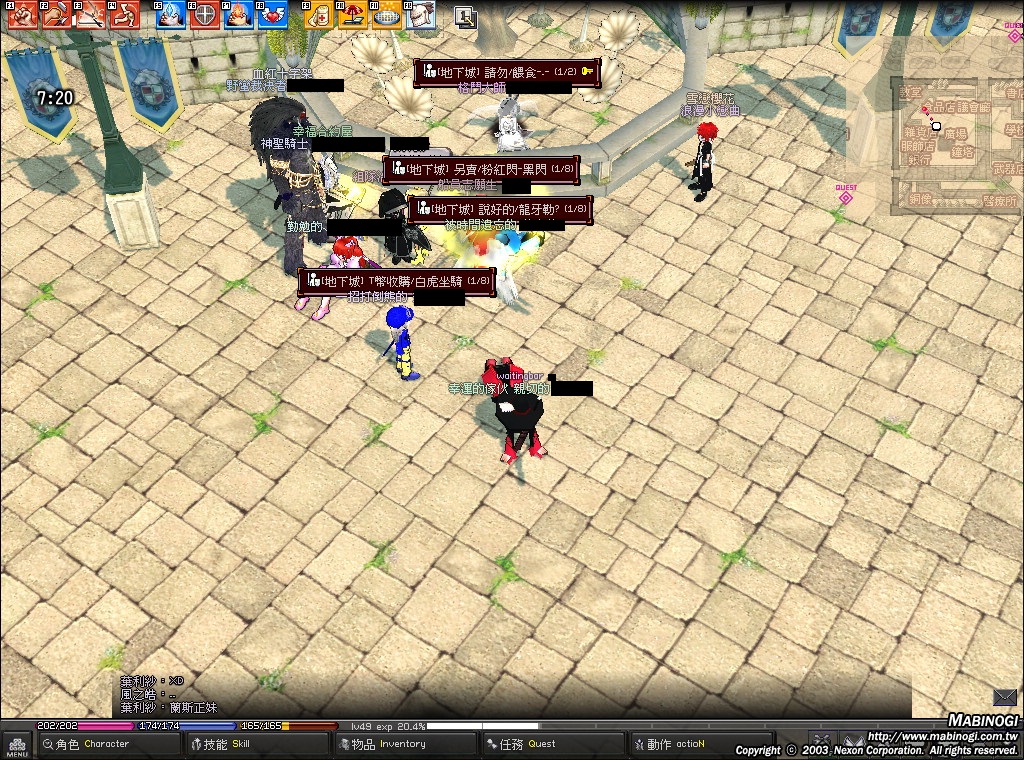Use the crossed-swords skill on F3
Screen dimensions: 1024x760
(92, 14)
